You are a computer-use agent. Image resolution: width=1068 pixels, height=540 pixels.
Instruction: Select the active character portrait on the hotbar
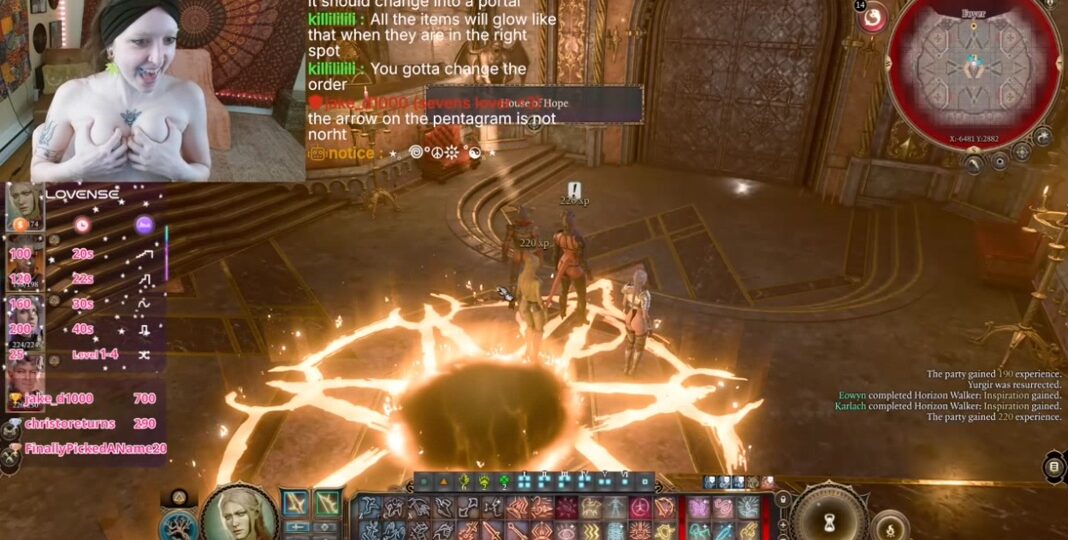point(240,513)
